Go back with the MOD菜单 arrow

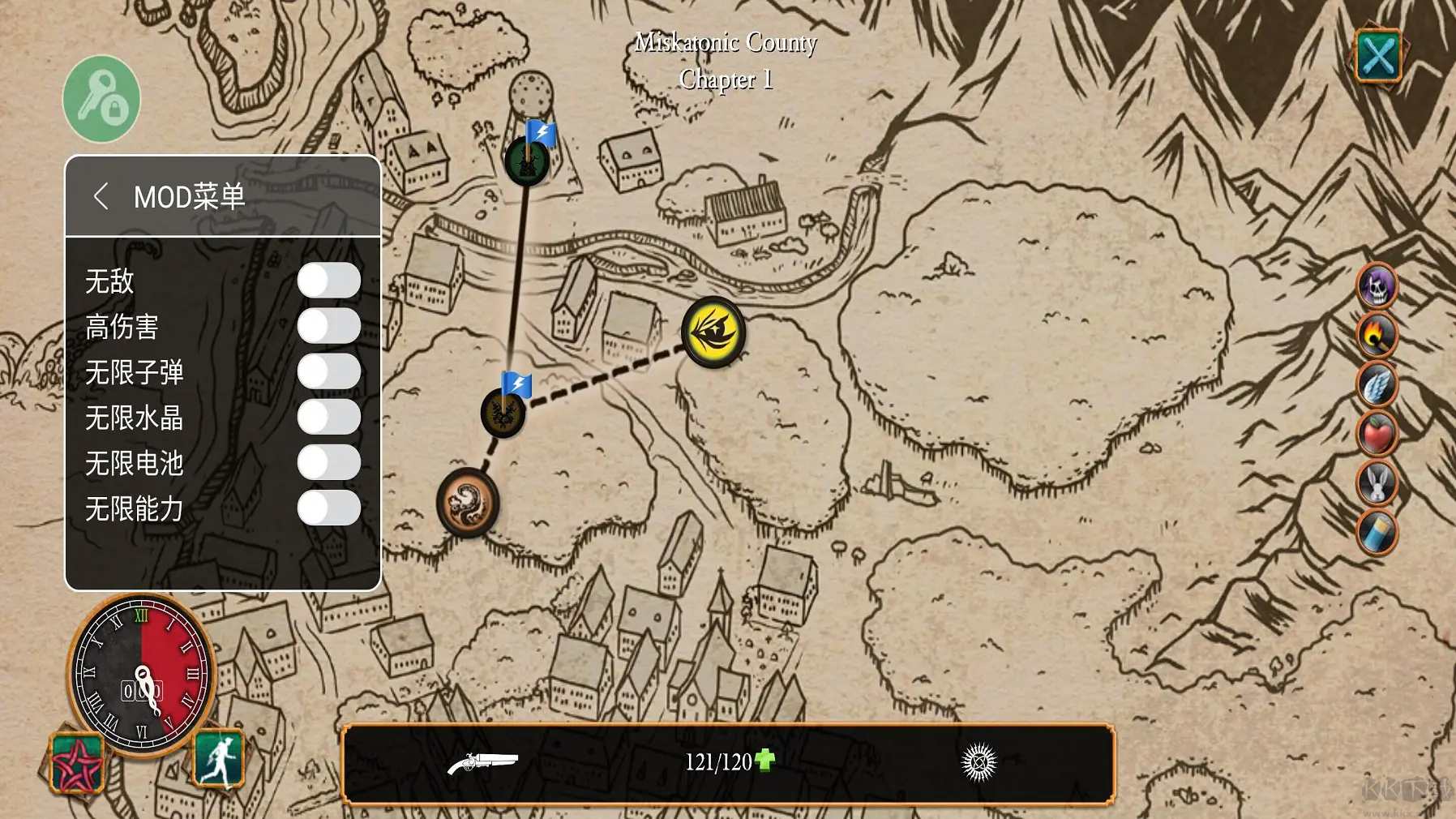(x=101, y=196)
